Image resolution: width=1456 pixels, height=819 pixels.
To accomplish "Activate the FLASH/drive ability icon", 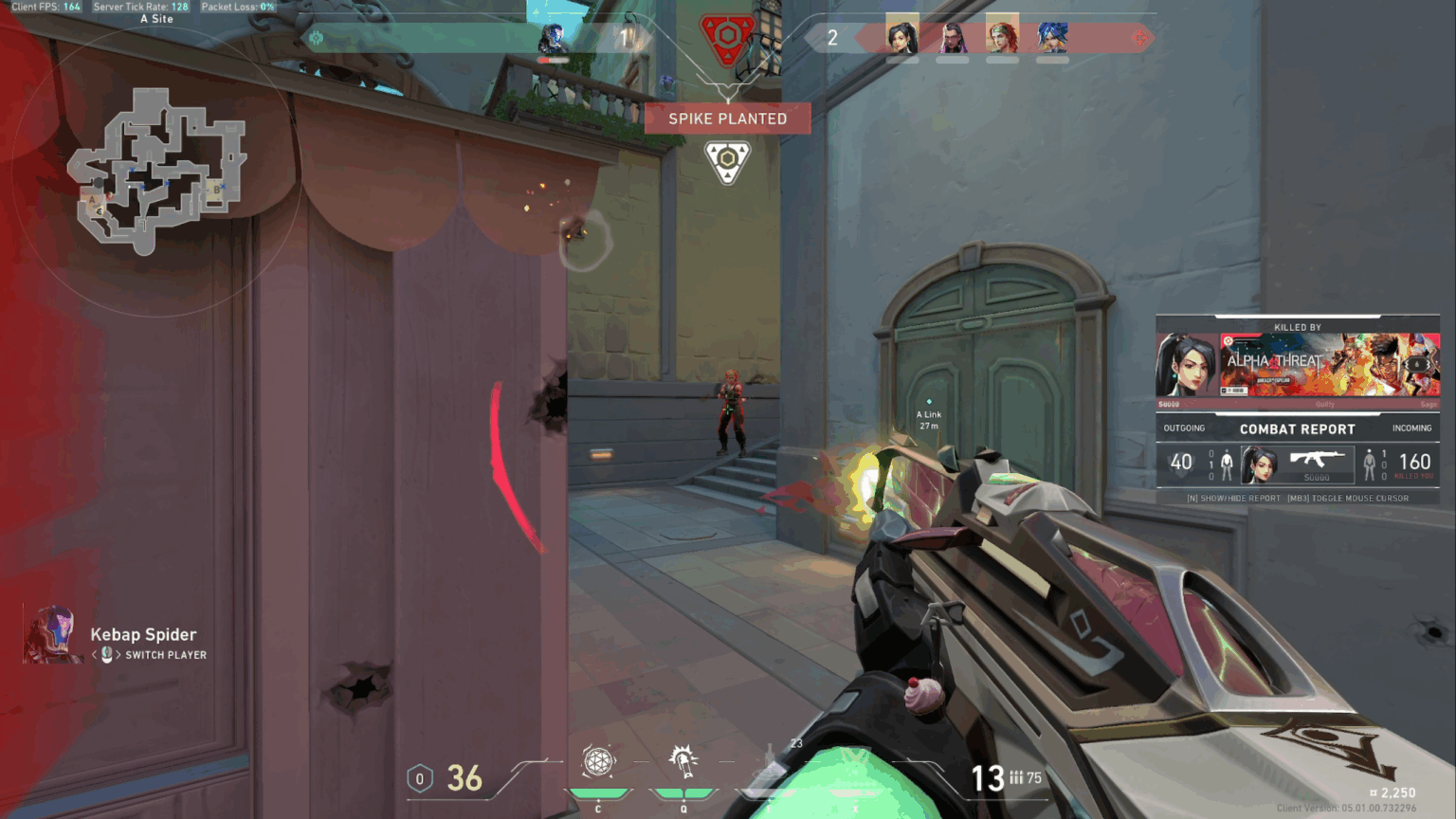I will pos(683,760).
